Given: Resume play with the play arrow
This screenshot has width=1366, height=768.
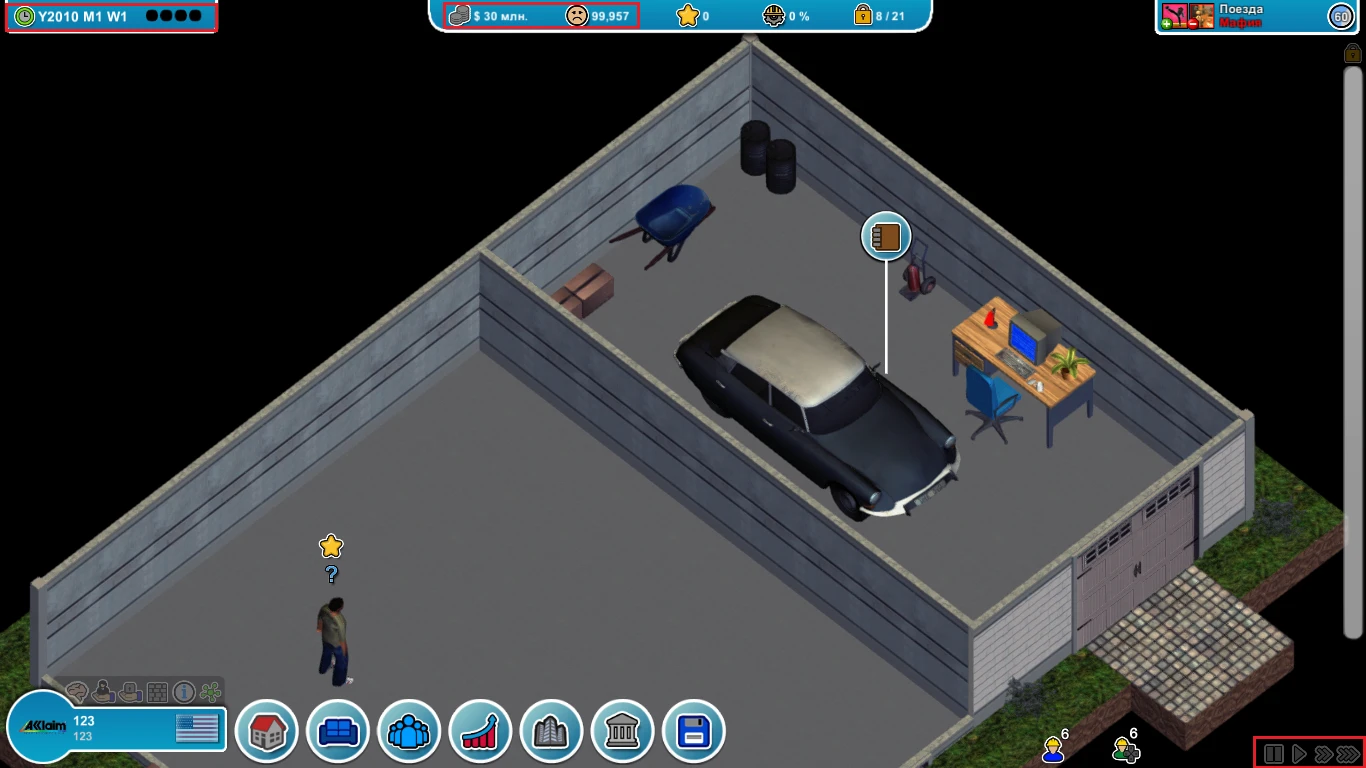Looking at the screenshot, I should tap(1298, 753).
